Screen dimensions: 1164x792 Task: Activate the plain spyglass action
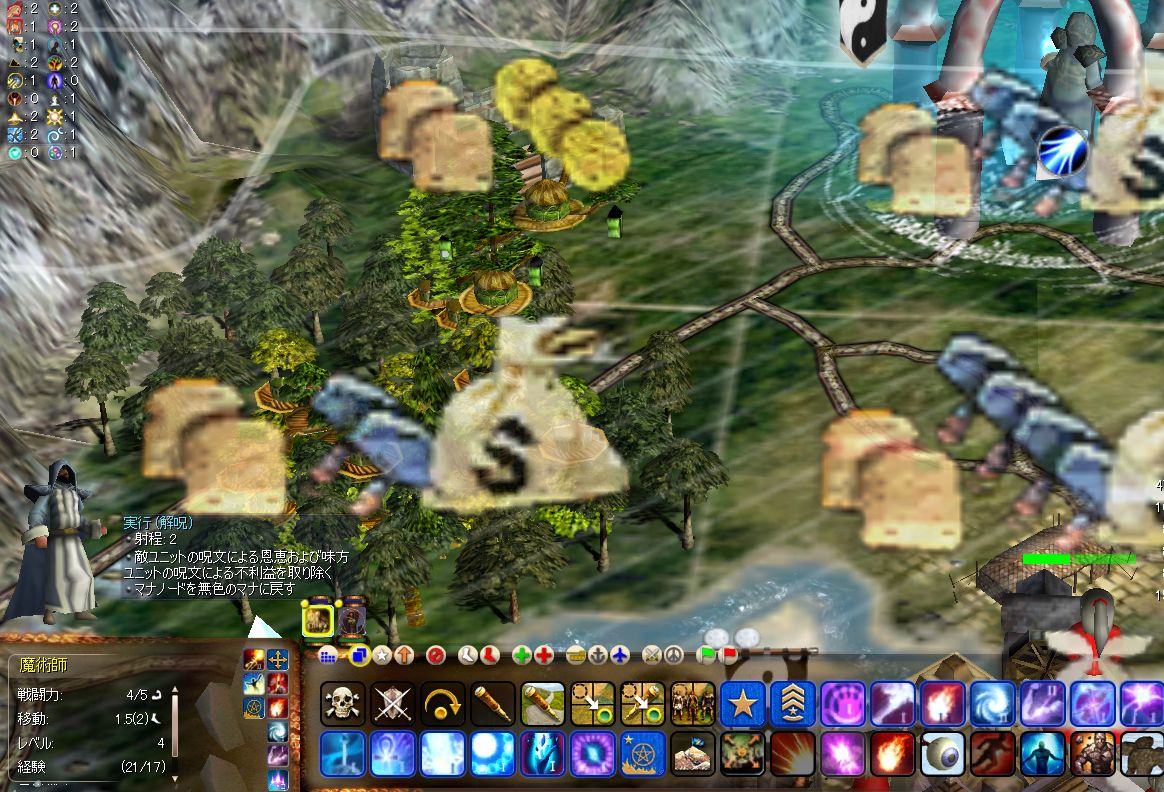click(x=493, y=704)
